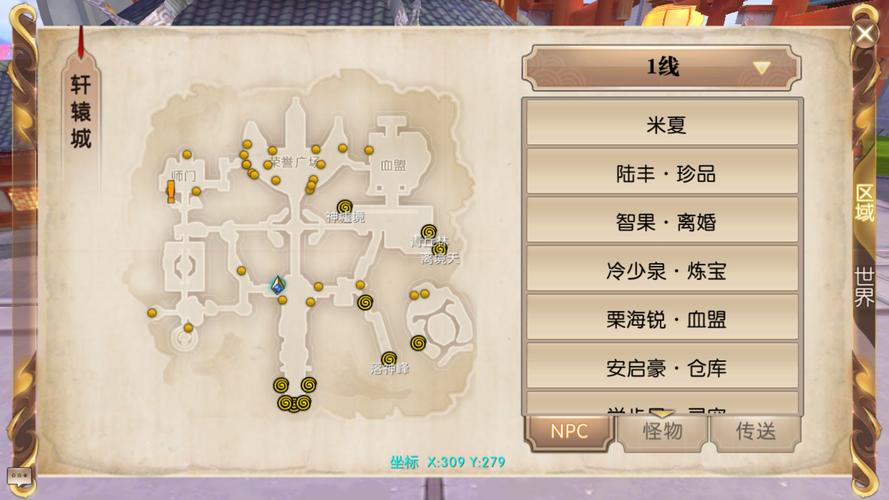The width and height of the screenshot is (889, 500).
Task: Click the 血盟 location on the map
Action: 392,165
